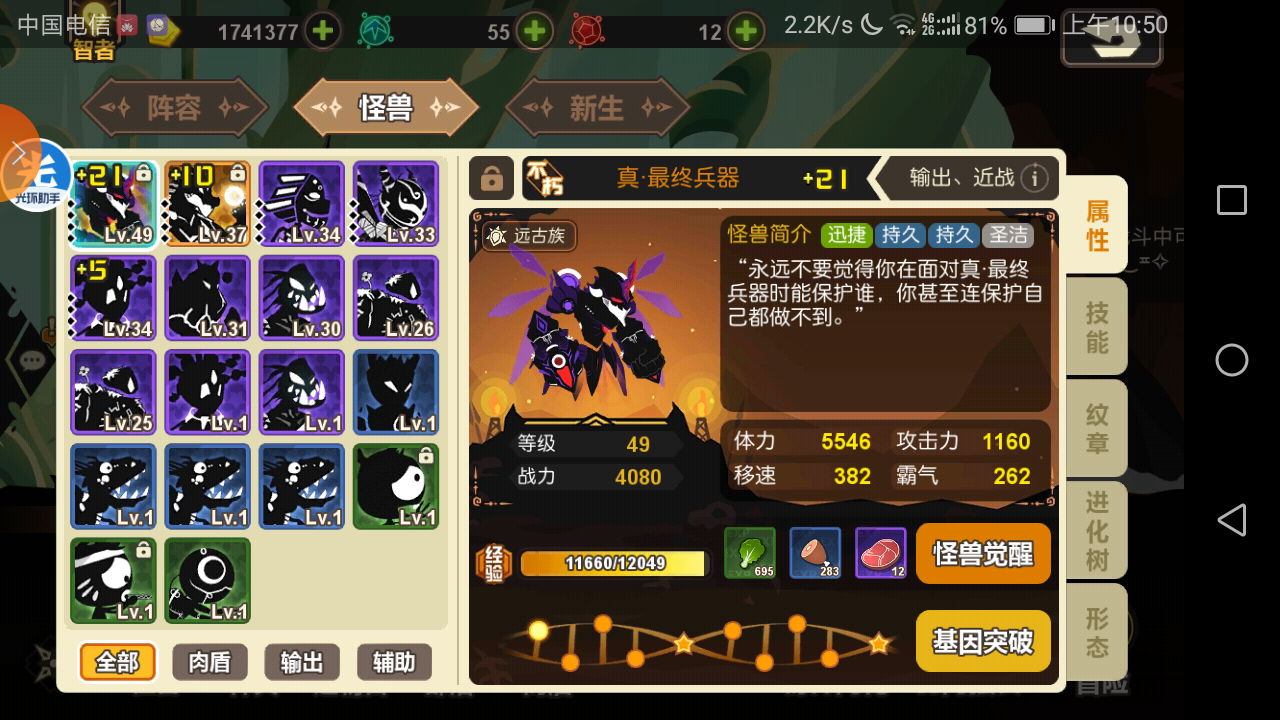Feed the monster the lettuce EXP item
This screenshot has width=1280, height=720.
click(749, 553)
